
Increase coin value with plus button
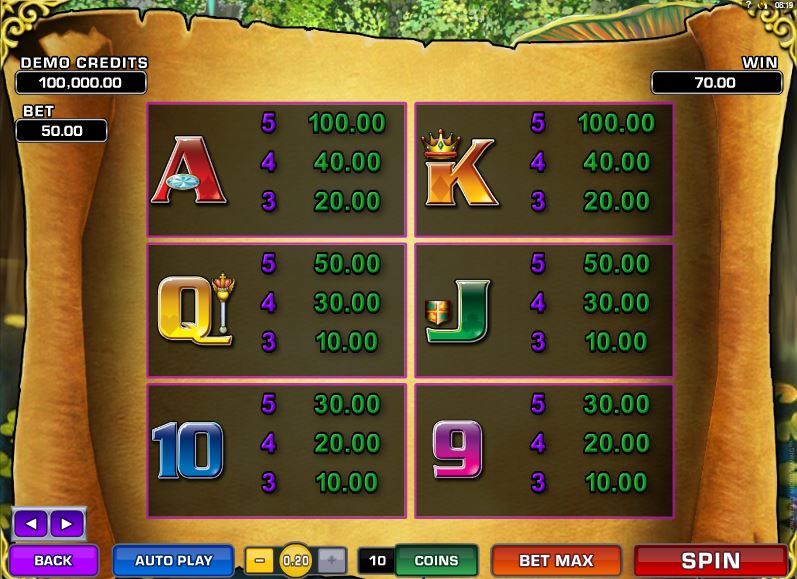click(x=333, y=560)
